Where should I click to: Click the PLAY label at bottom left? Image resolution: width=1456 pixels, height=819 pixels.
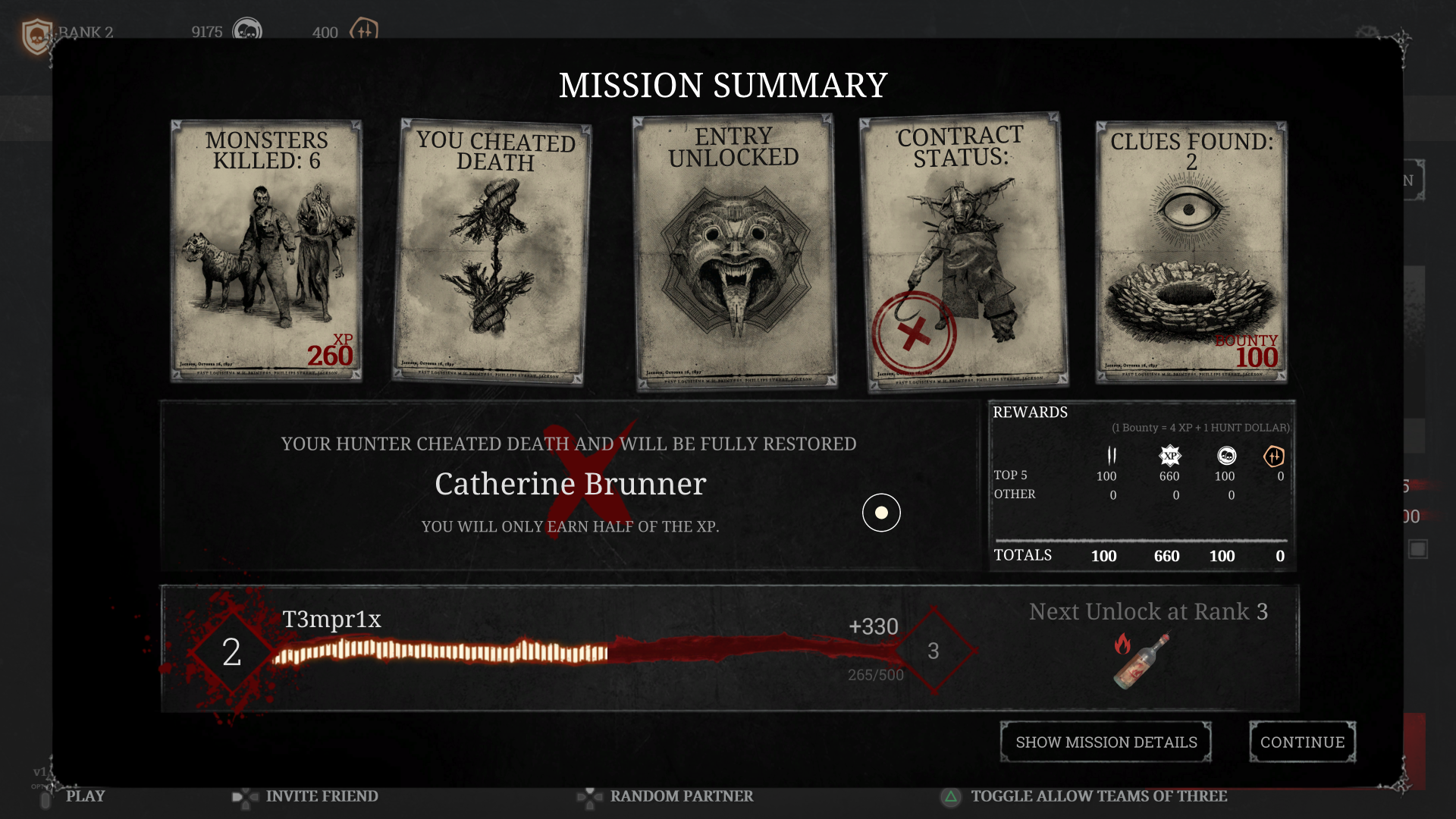(x=86, y=796)
